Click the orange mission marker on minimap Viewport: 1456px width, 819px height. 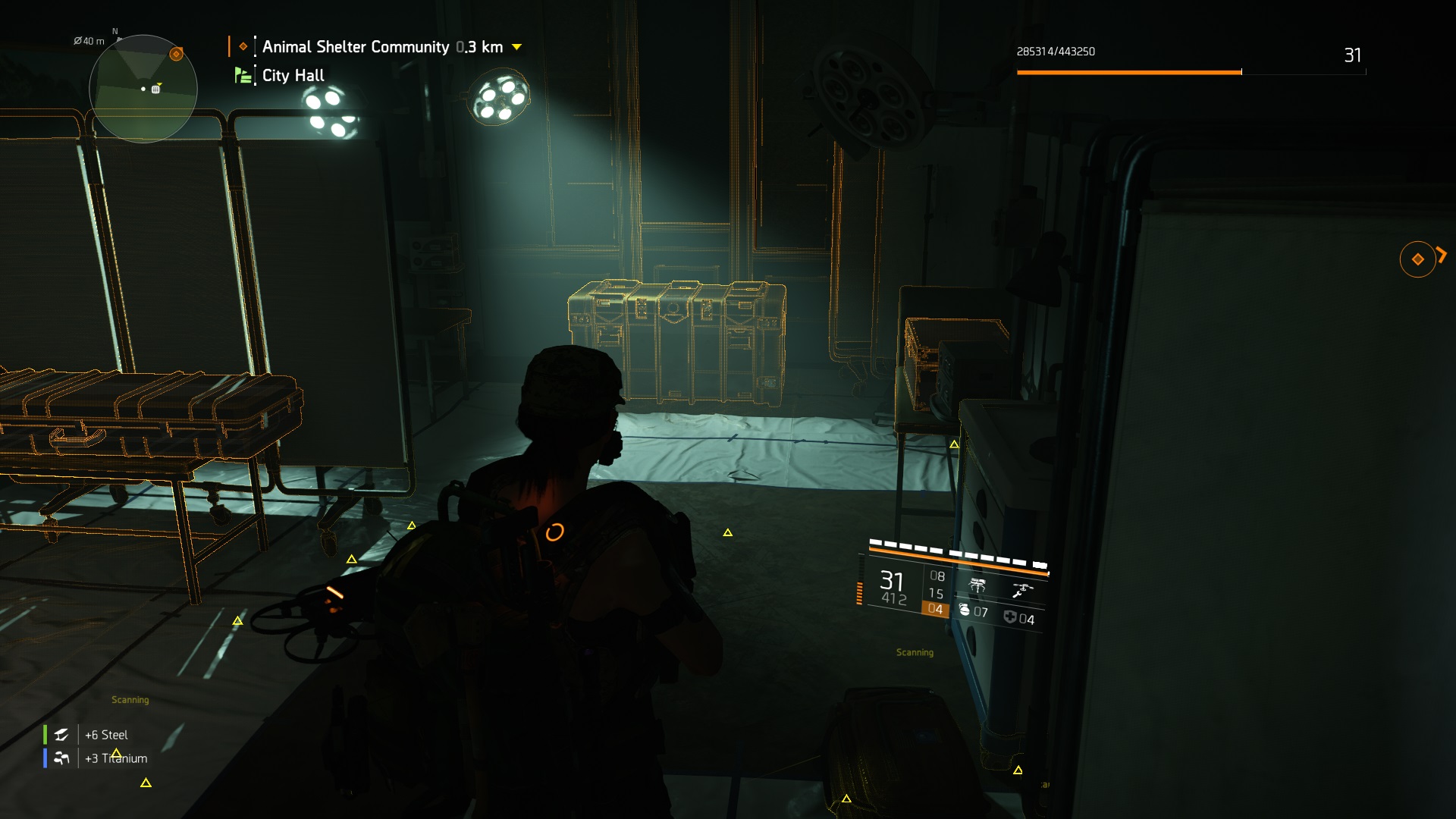click(176, 54)
